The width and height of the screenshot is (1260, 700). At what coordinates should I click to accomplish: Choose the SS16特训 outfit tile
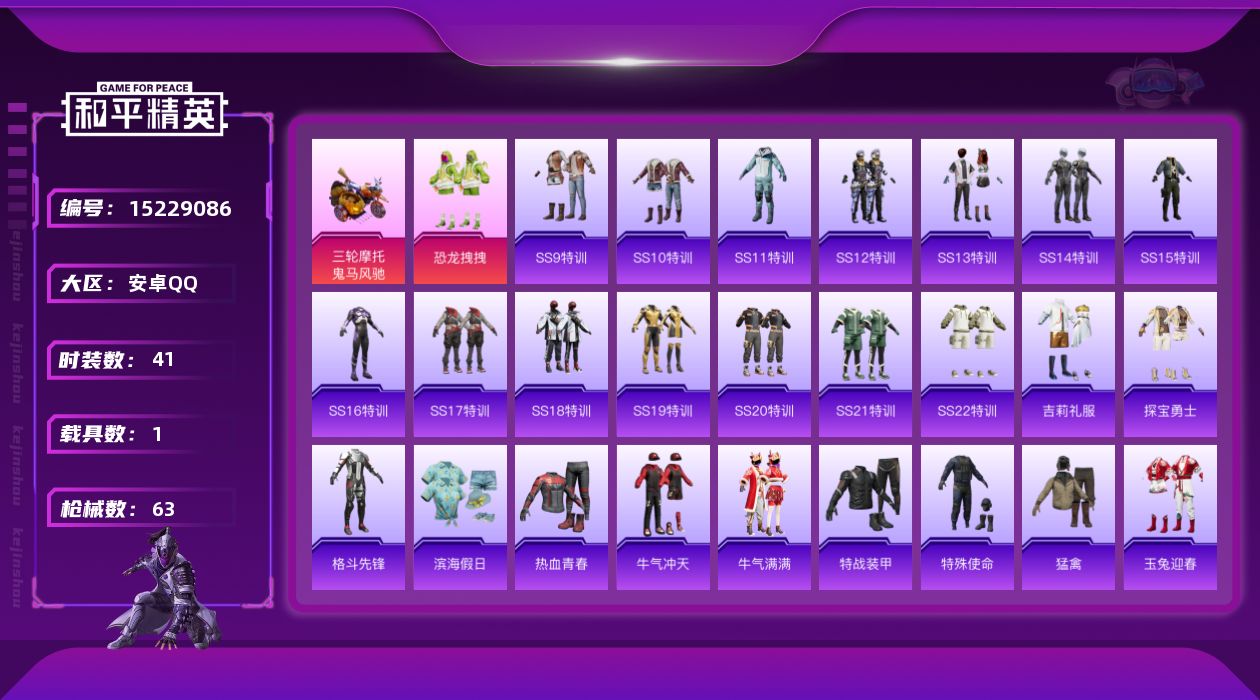(x=358, y=364)
